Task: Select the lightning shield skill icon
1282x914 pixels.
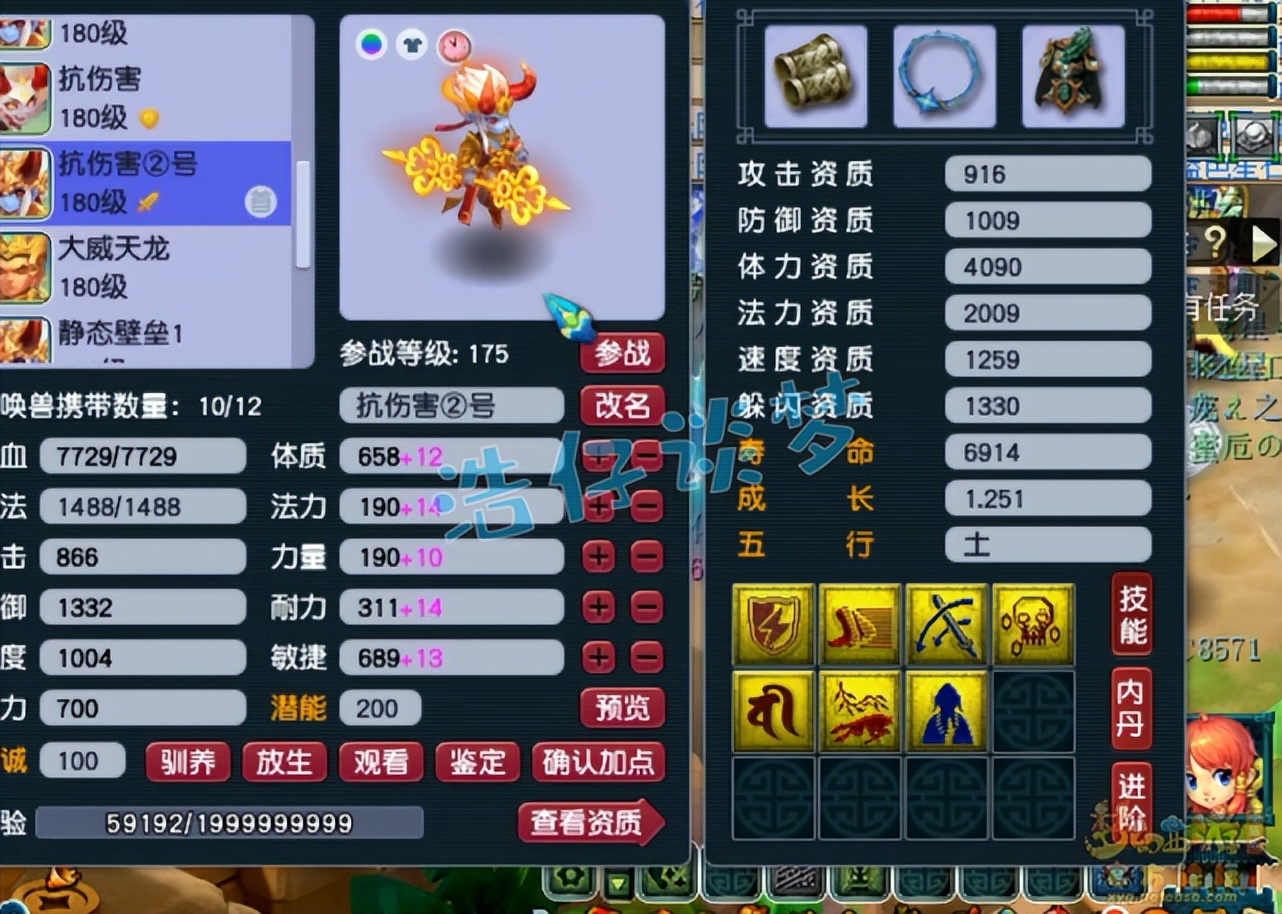Action: tap(774, 624)
